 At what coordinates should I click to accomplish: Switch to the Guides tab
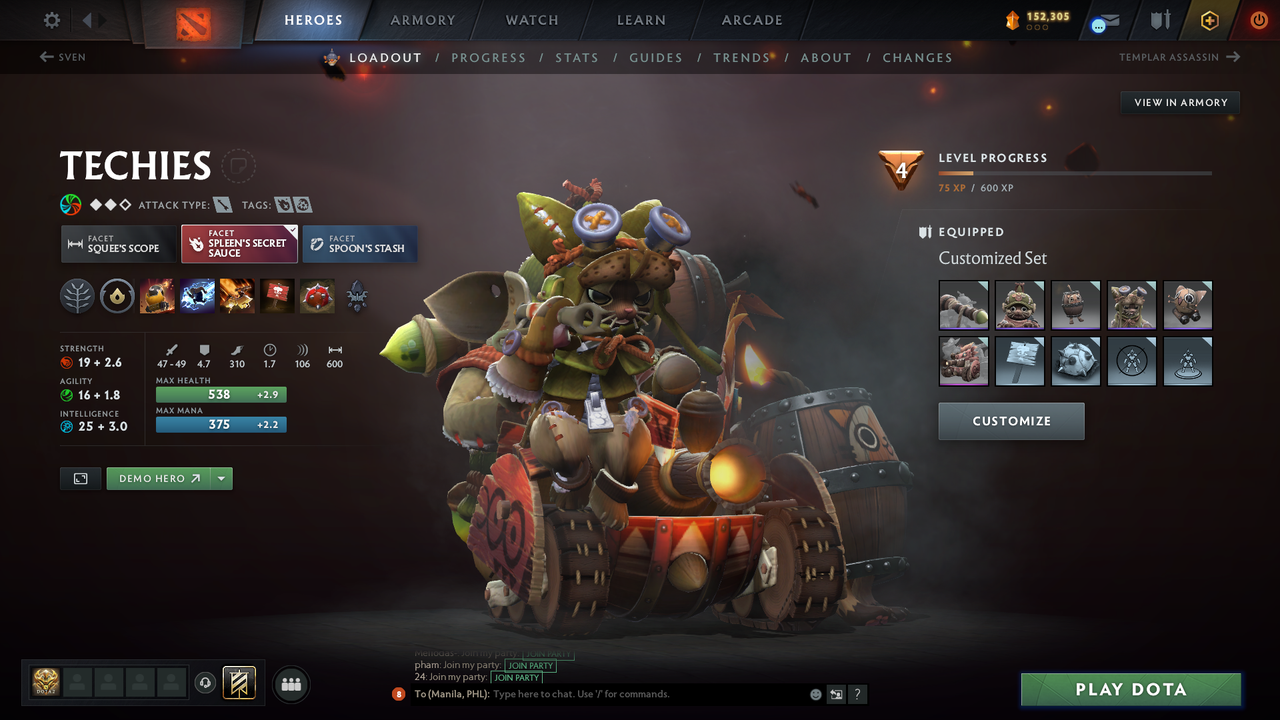click(x=656, y=57)
